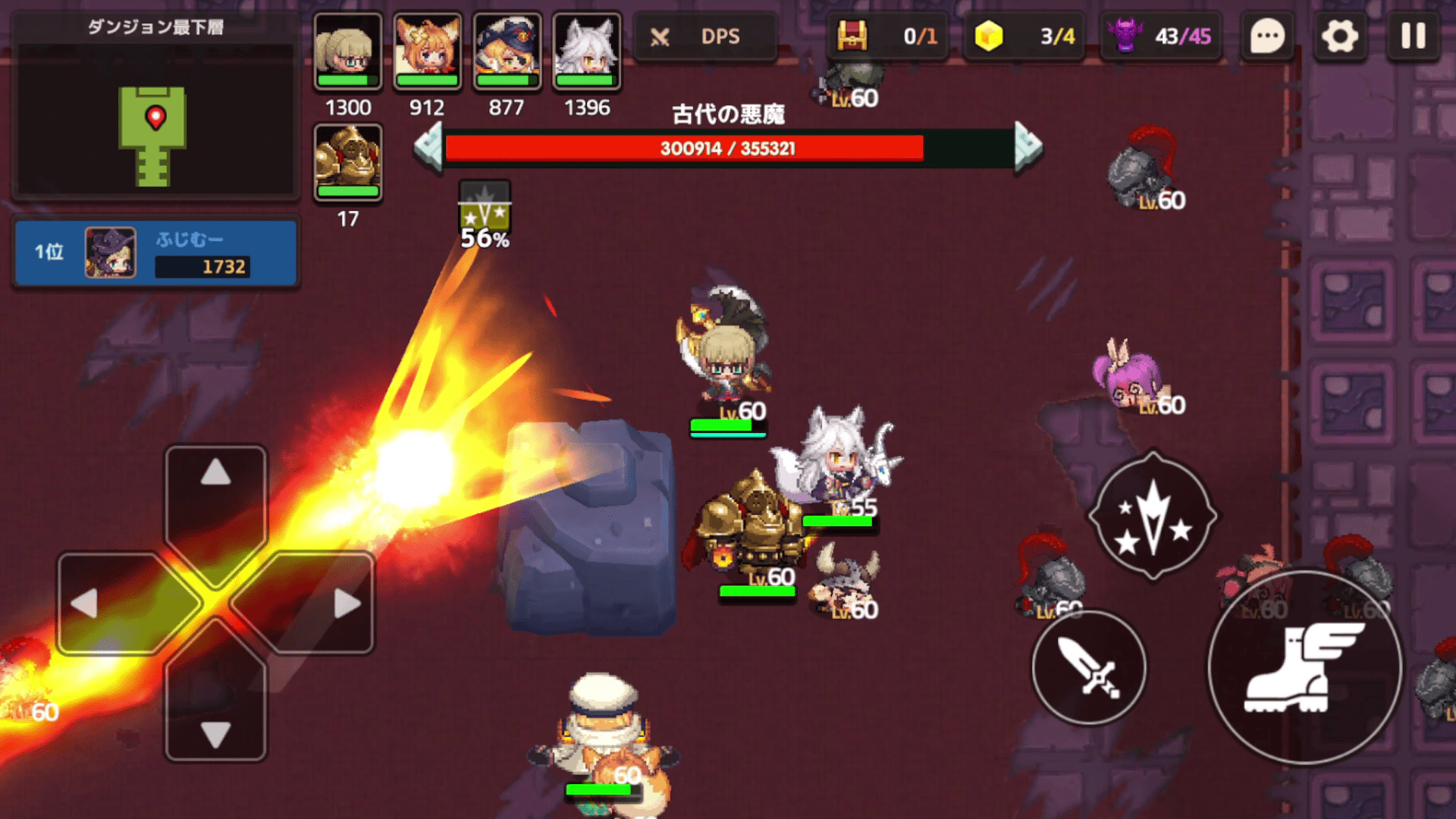Click the boss bar right arrow

coord(1028,147)
